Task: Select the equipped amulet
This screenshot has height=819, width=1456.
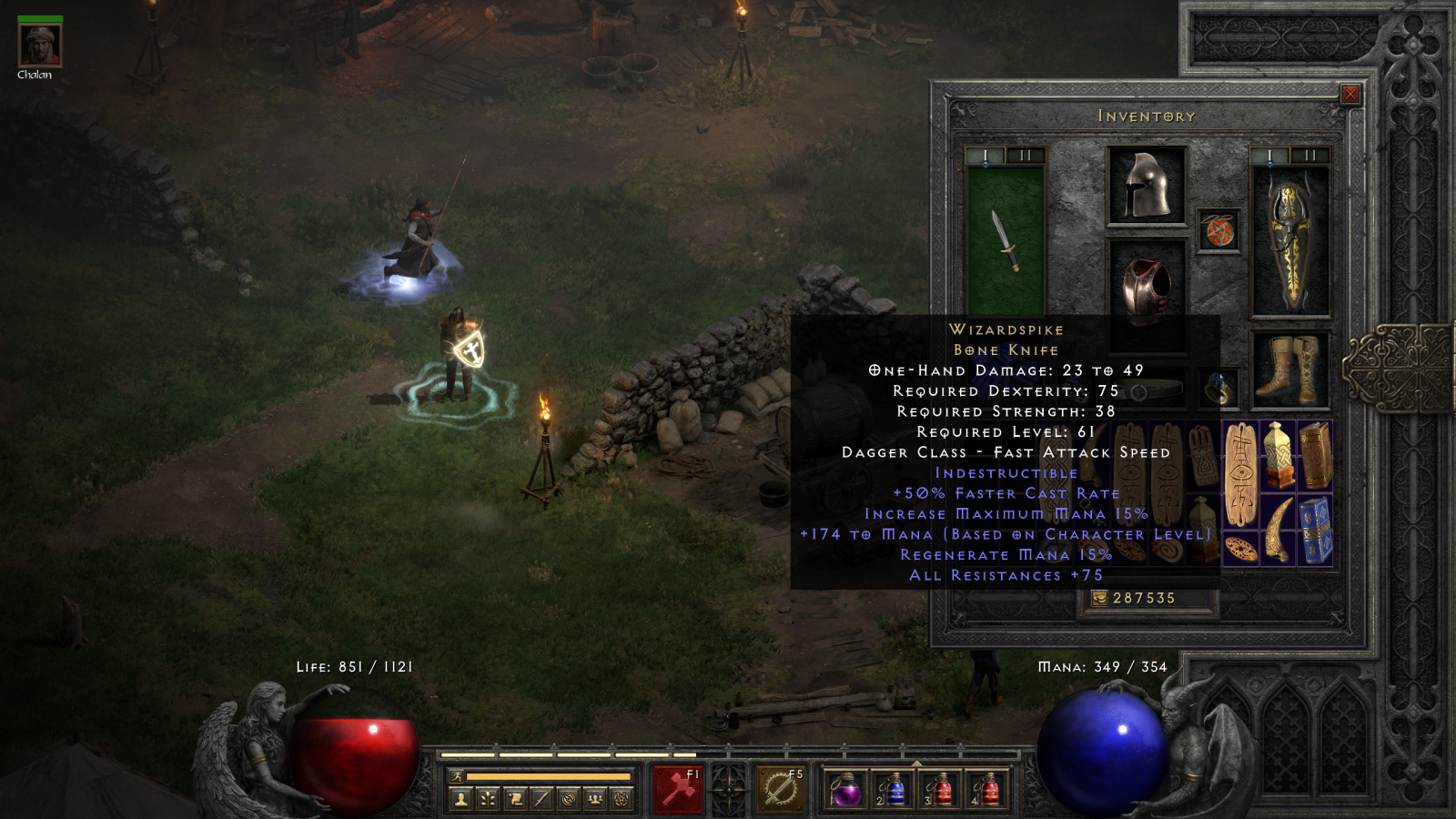Action: (1219, 230)
